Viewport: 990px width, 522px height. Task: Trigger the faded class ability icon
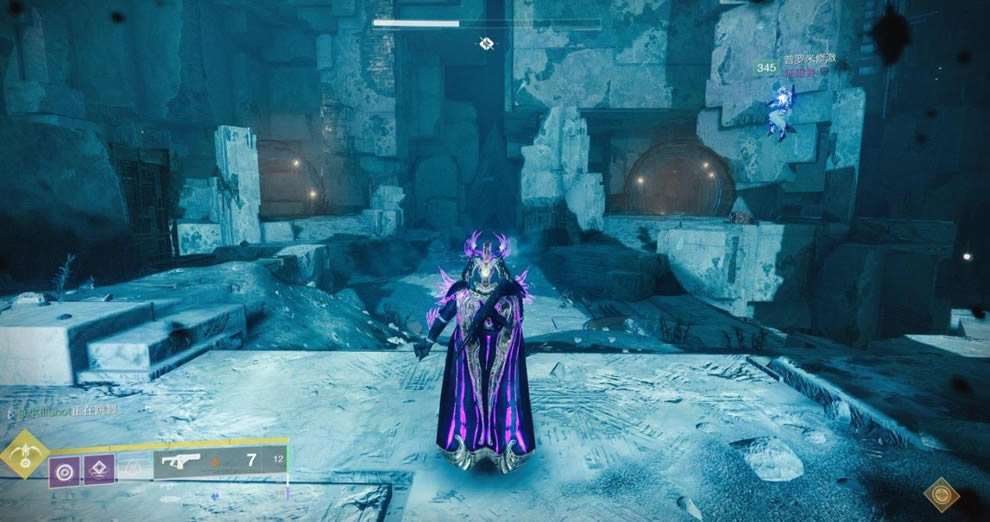tap(131, 468)
